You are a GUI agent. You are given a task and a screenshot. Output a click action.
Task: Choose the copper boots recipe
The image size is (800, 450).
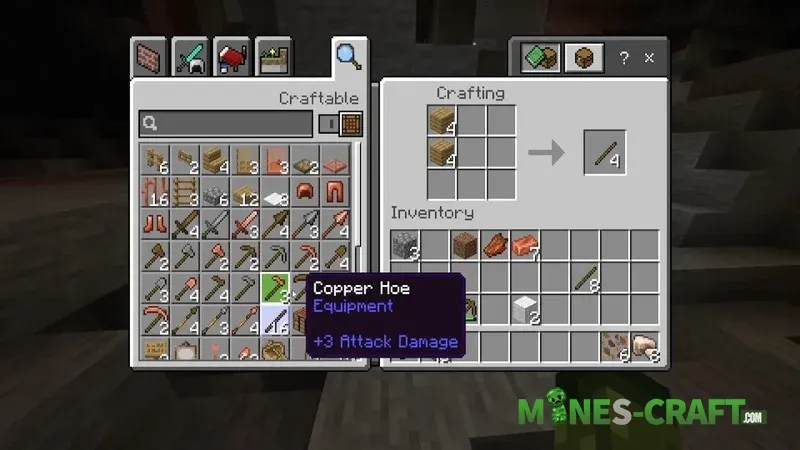point(155,225)
